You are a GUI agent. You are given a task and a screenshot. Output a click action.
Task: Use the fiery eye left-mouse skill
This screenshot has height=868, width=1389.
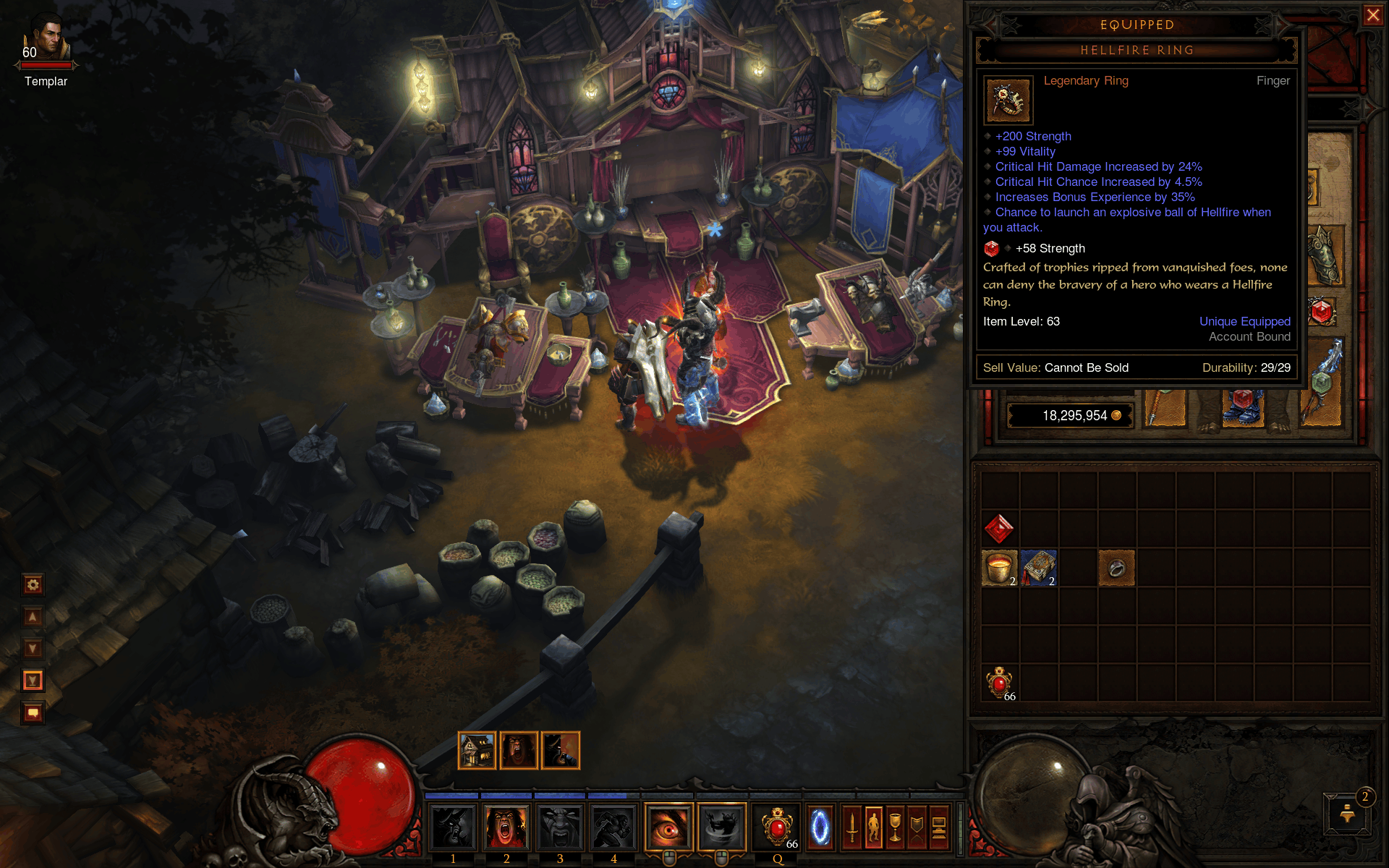668,826
